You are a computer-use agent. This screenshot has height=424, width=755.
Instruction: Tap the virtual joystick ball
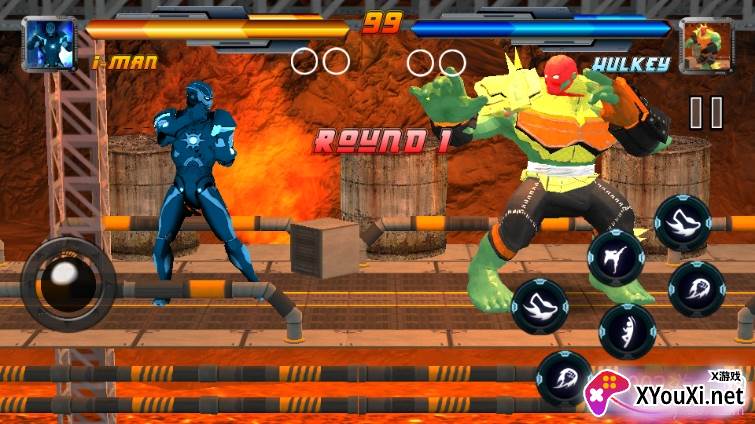68,284
